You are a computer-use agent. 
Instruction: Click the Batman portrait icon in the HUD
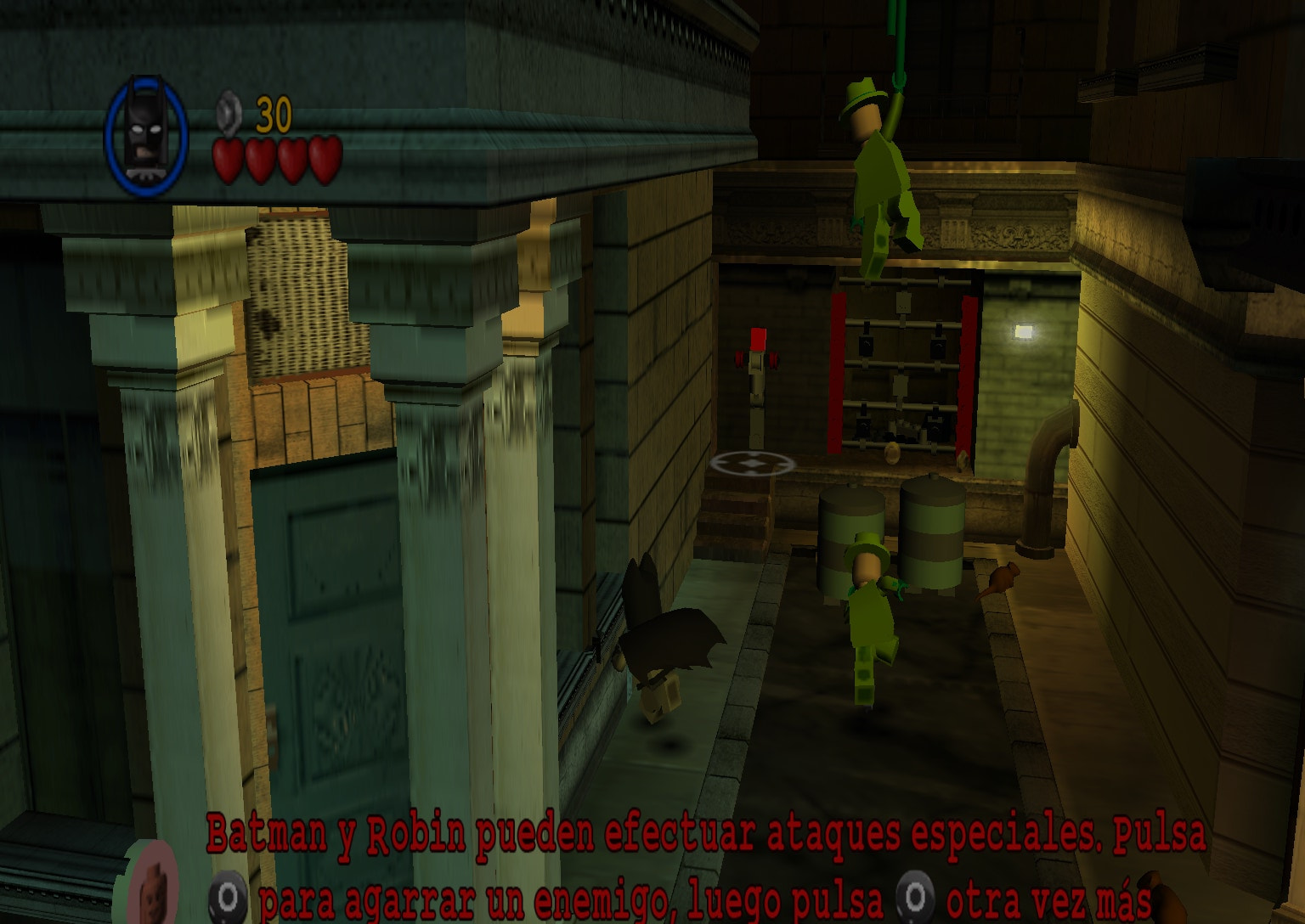tap(146, 132)
